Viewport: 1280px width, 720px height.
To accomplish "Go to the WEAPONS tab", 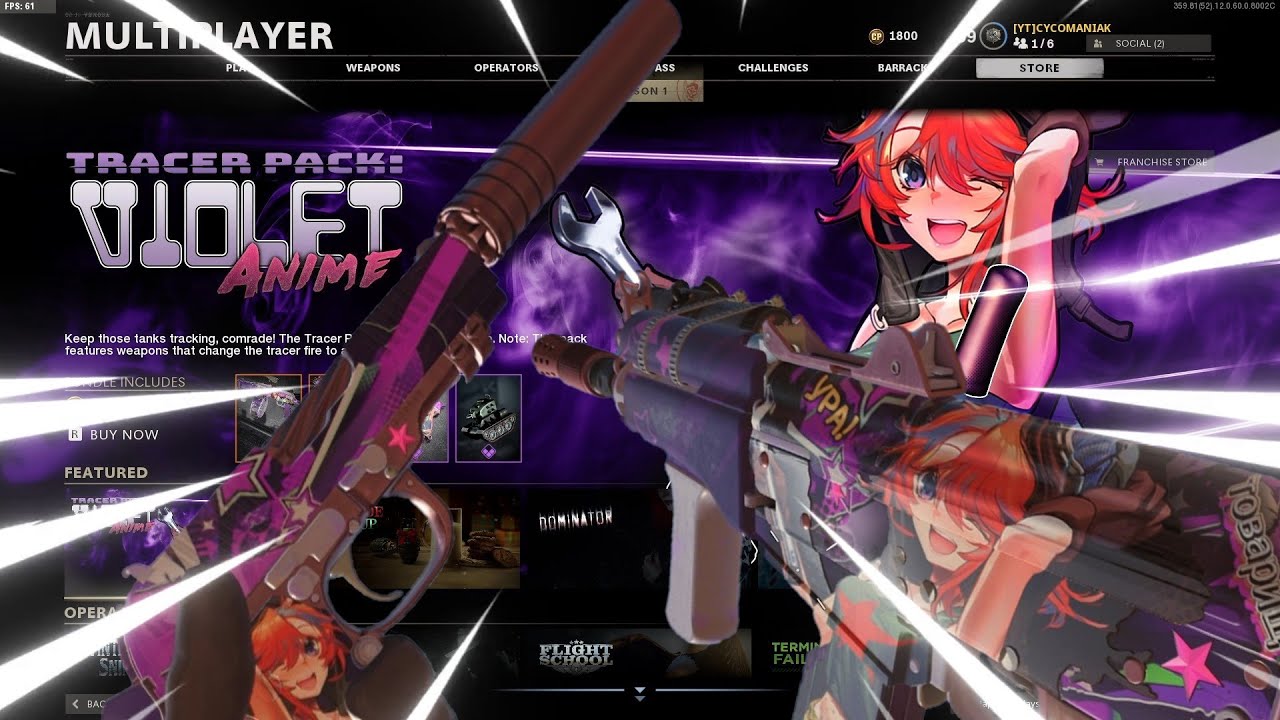I will 373,67.
